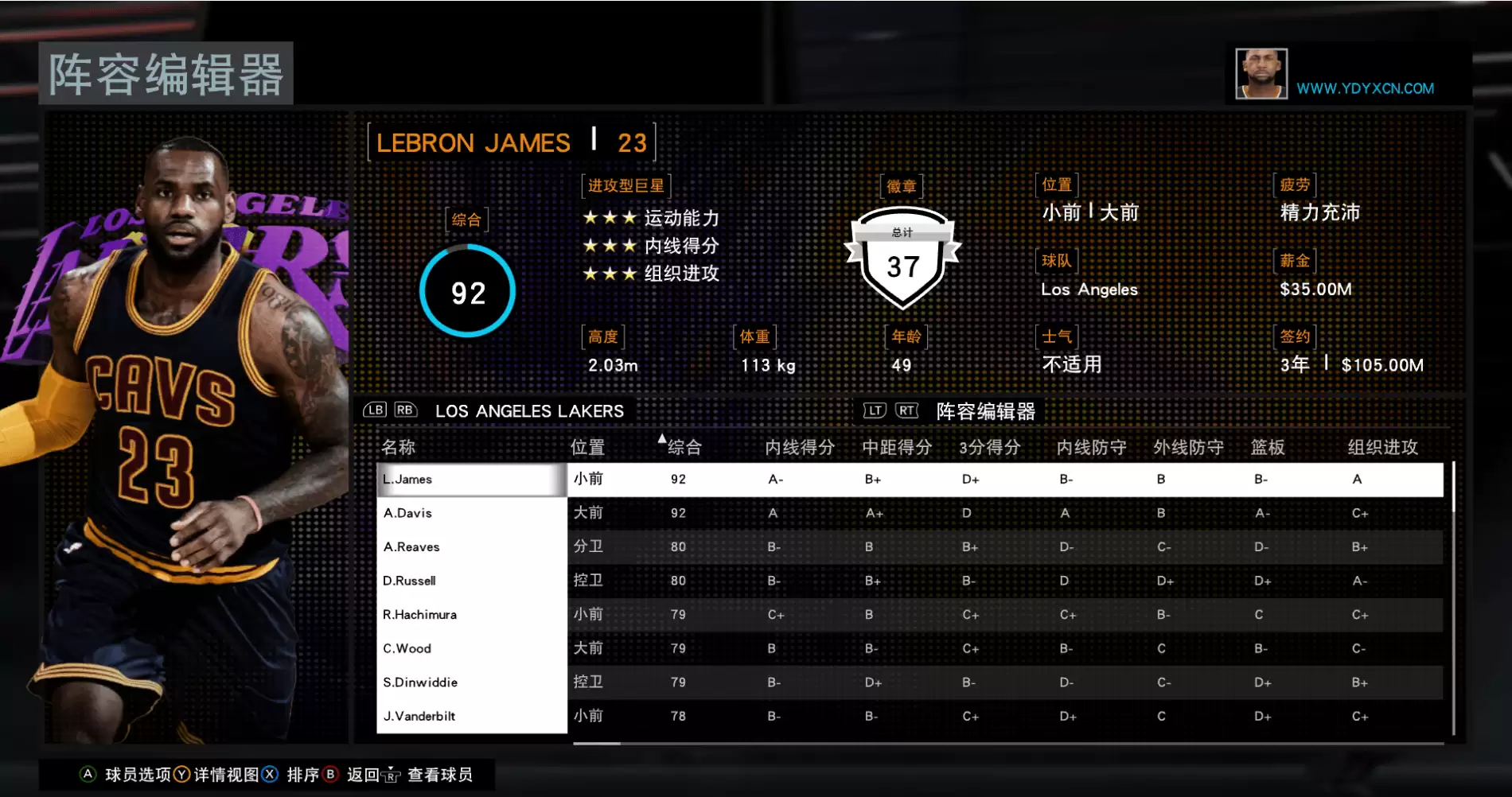Choose the C.Wood roster entry
This screenshot has height=797, width=1512.
pos(471,648)
